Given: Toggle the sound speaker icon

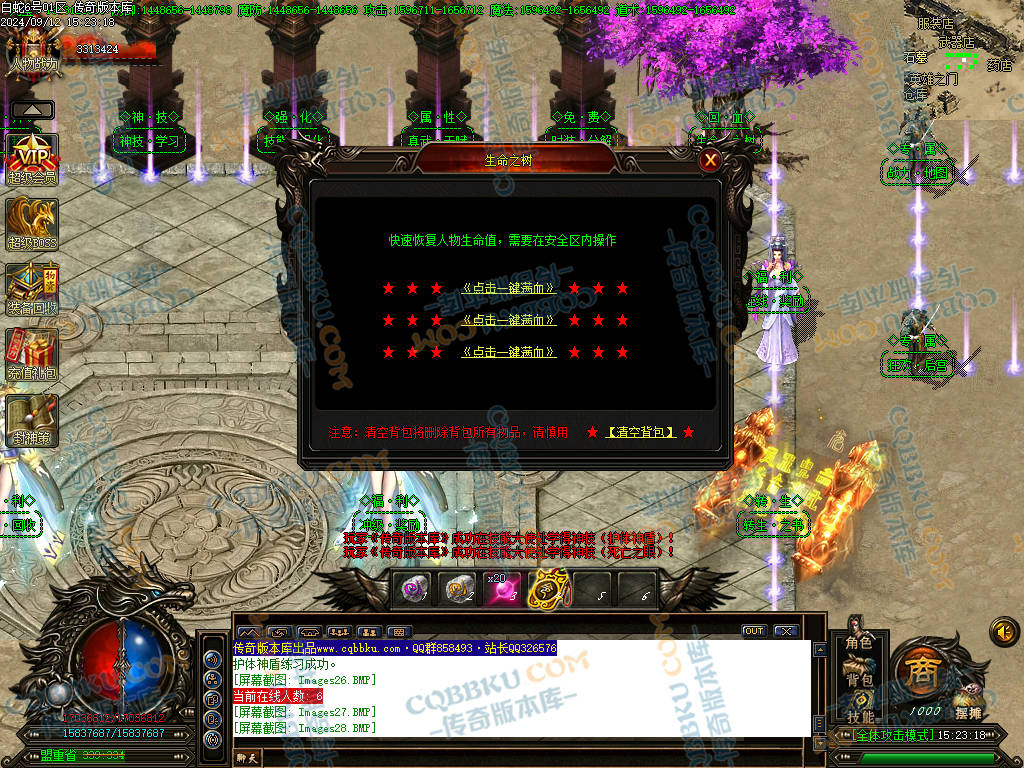Looking at the screenshot, I should (x=1003, y=631).
